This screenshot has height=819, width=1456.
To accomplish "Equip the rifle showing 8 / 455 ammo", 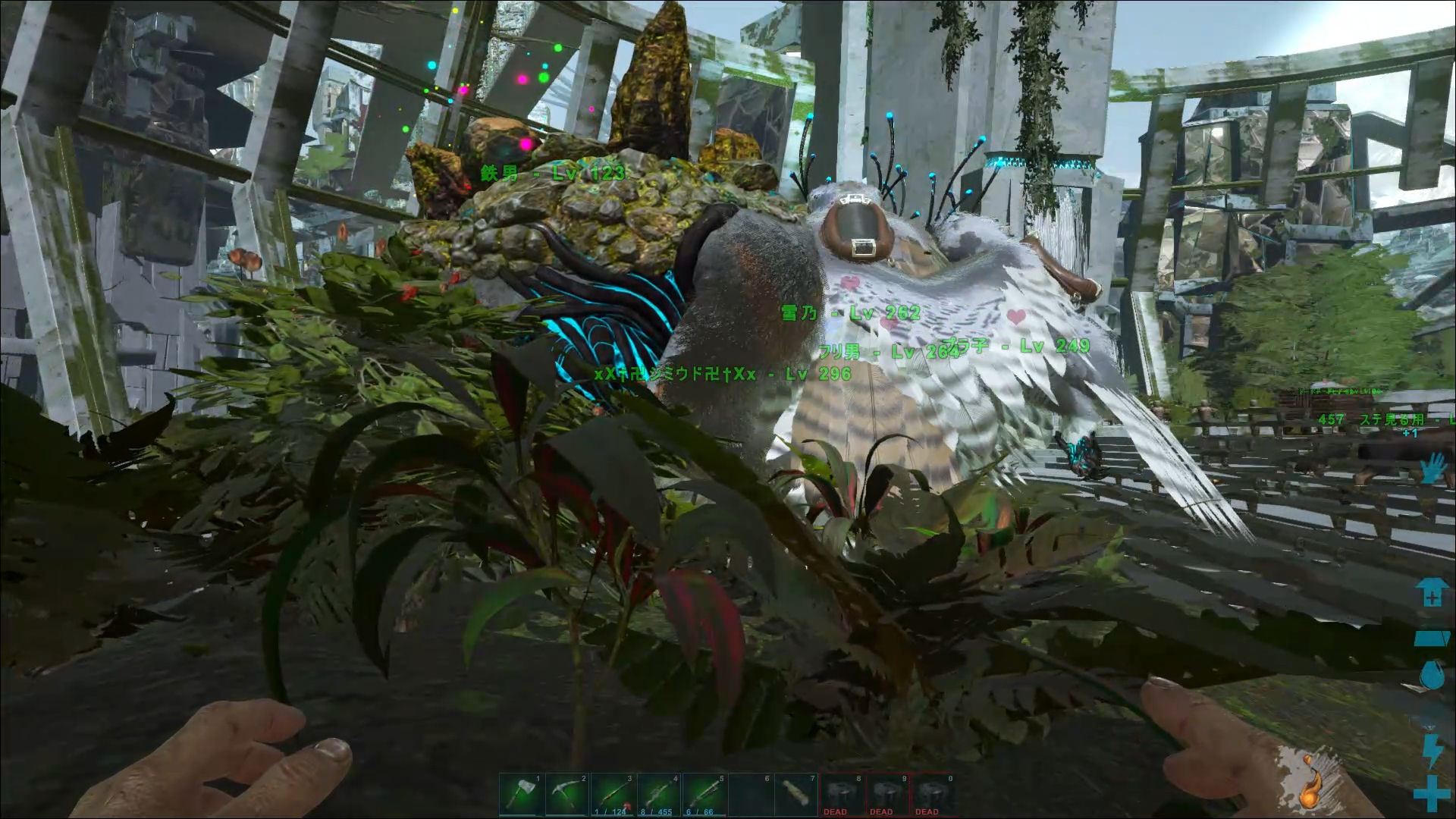I will pos(659,795).
